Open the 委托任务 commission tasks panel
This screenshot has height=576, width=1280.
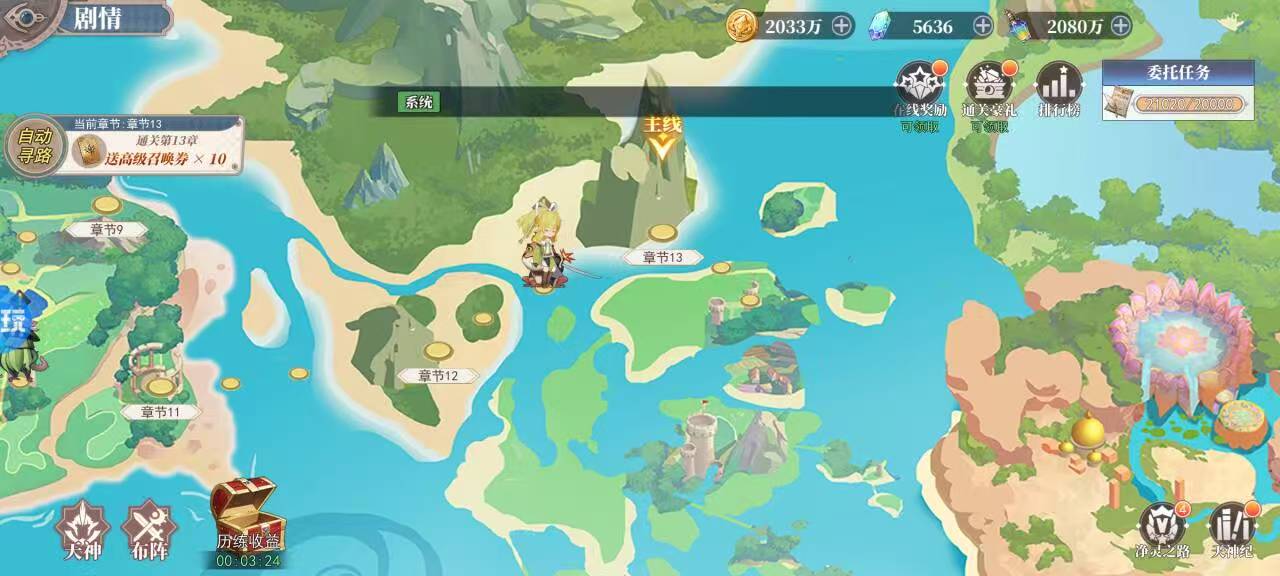(1178, 91)
